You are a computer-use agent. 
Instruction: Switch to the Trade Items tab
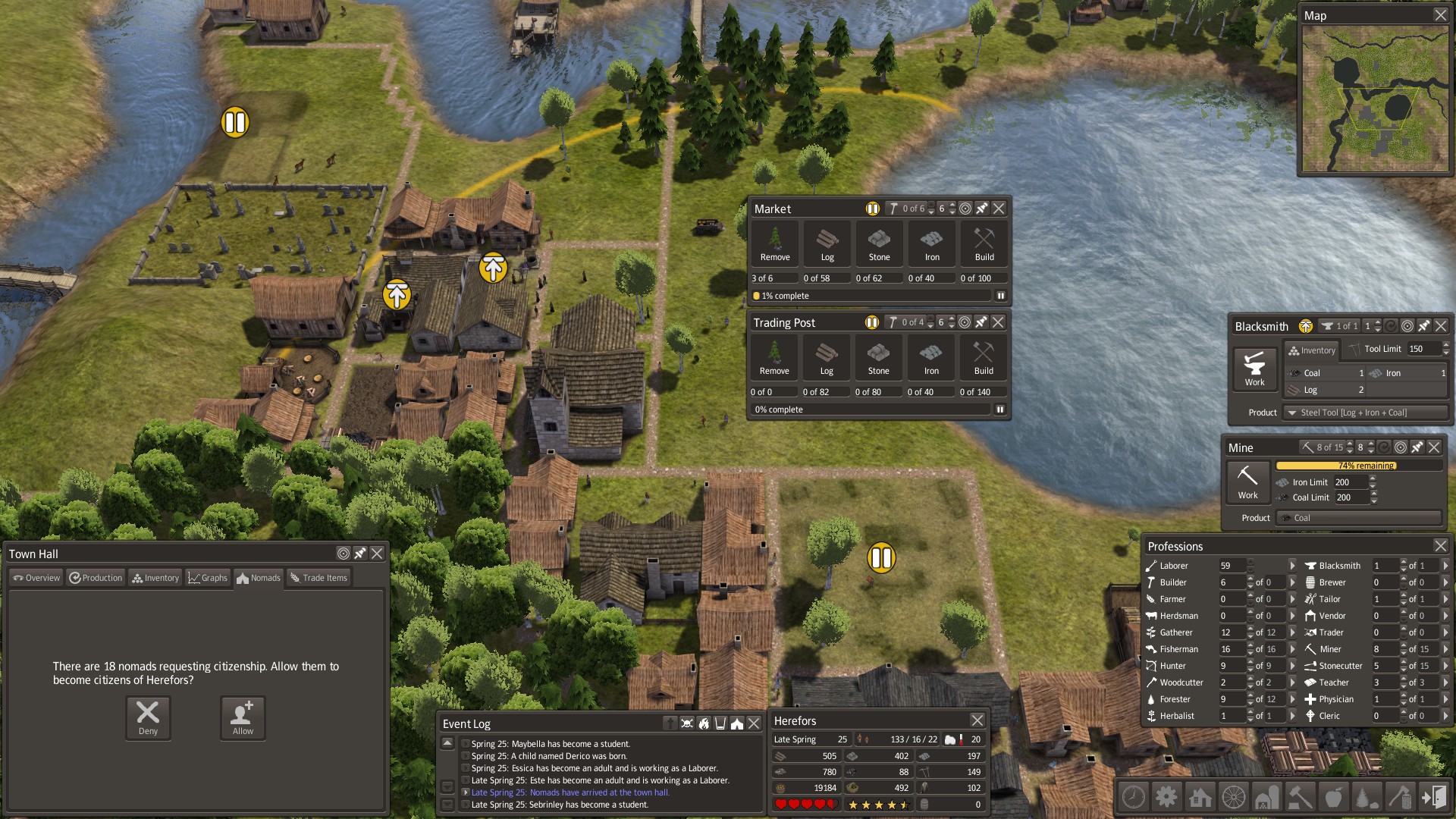pyautogui.click(x=318, y=578)
